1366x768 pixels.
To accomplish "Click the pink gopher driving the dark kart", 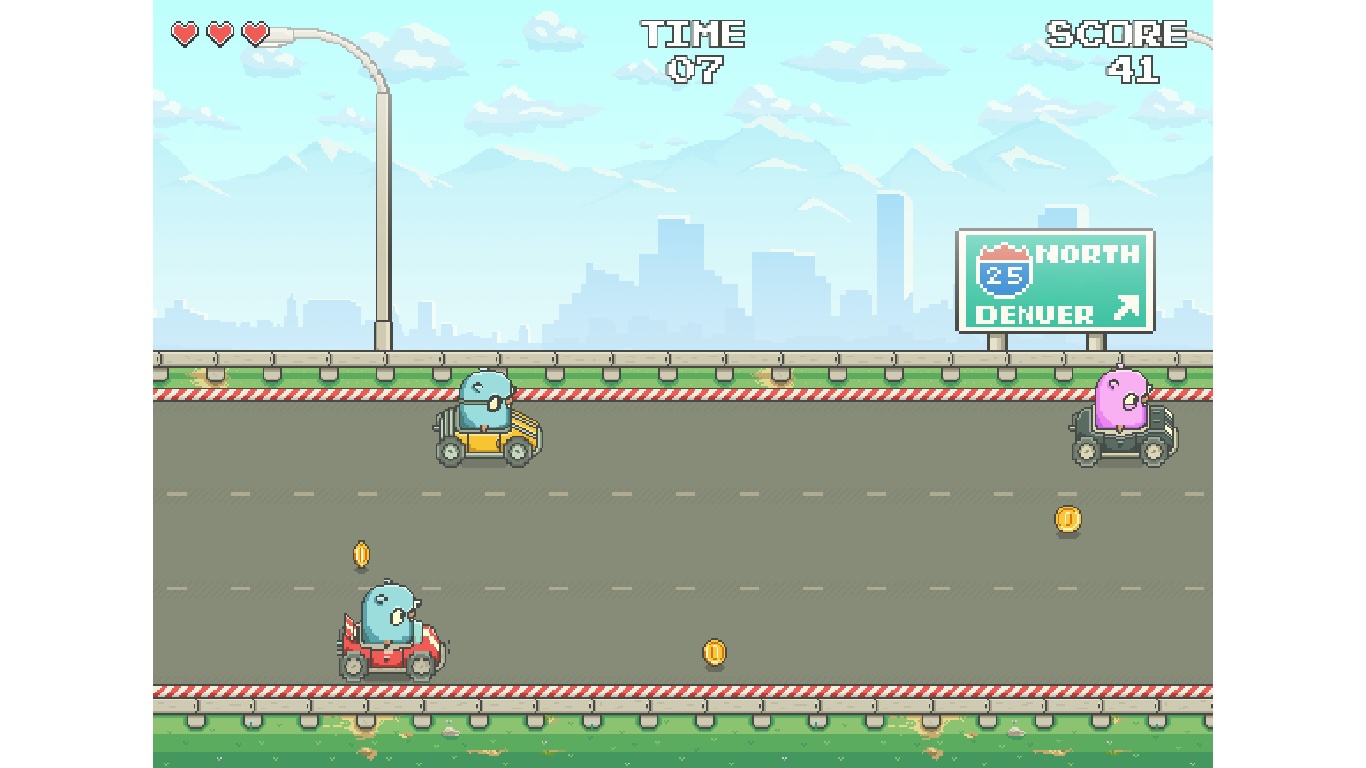I will click(1120, 400).
